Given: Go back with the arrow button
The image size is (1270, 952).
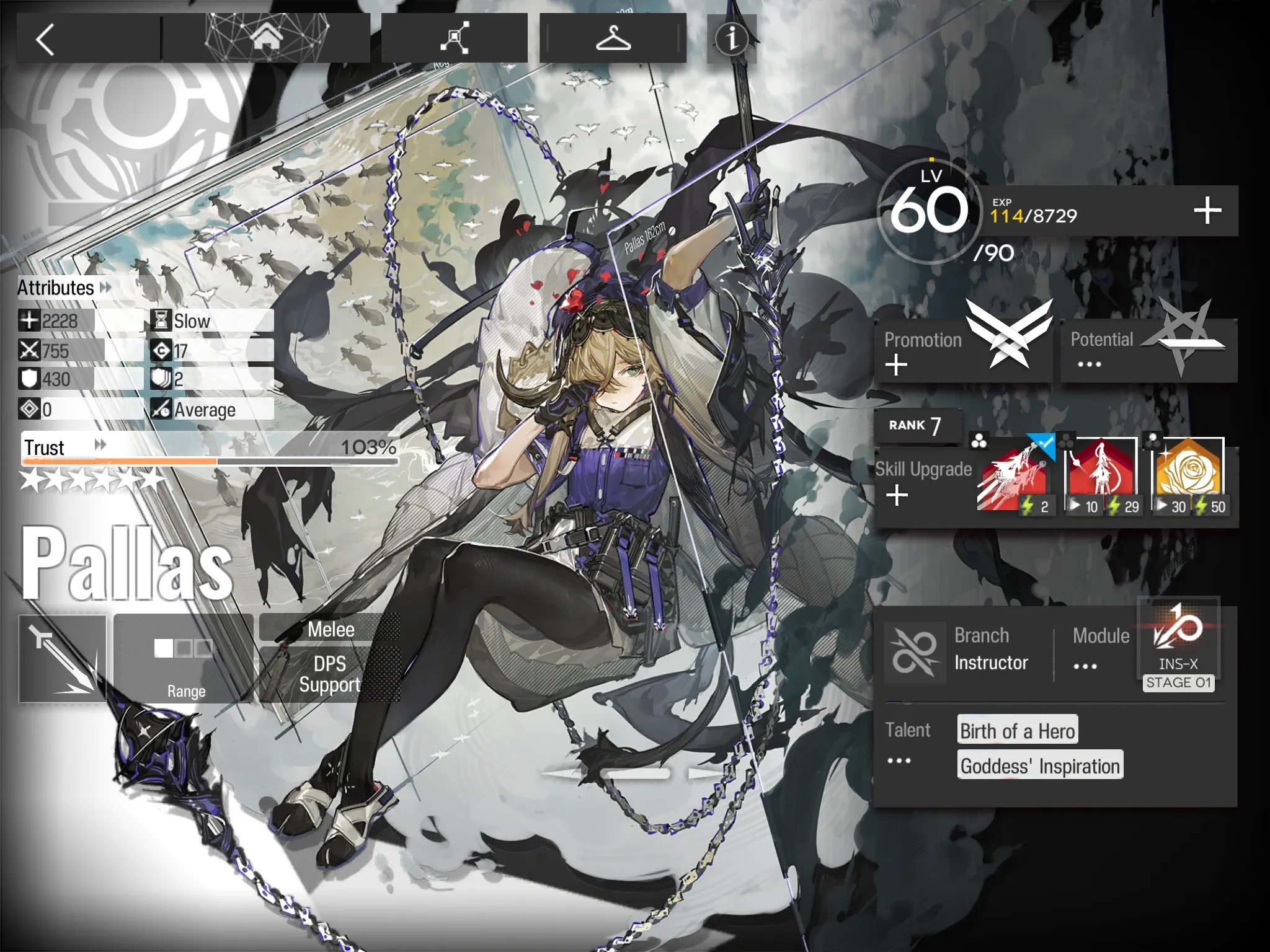Looking at the screenshot, I should tap(45, 40).
